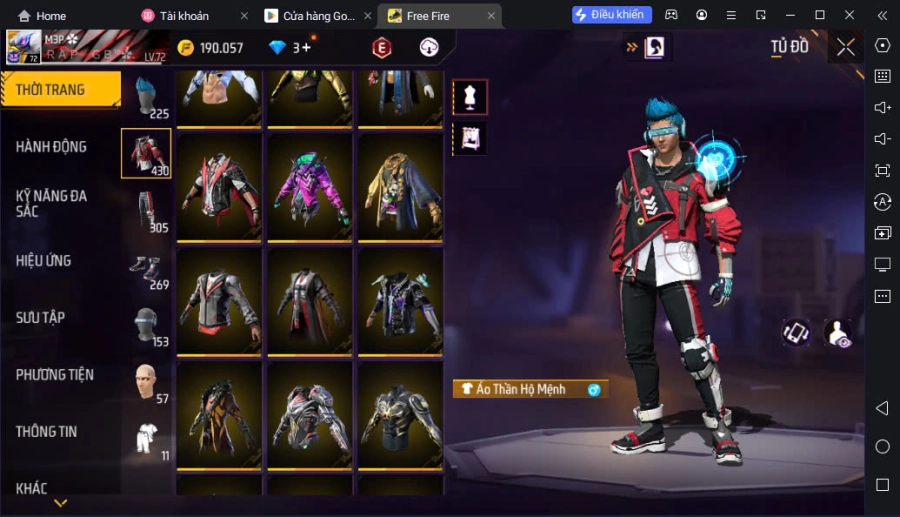Open the Hành Động category

[52, 147]
